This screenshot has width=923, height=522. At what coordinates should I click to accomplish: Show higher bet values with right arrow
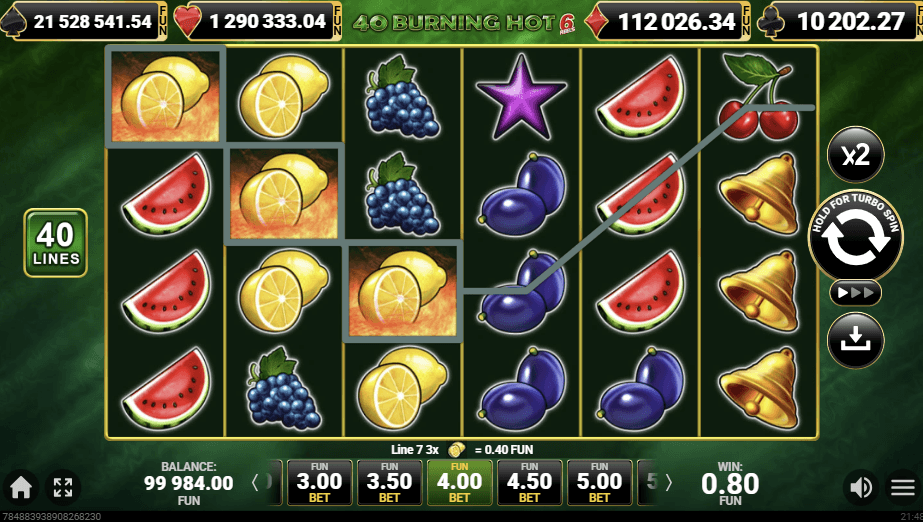pos(669,483)
